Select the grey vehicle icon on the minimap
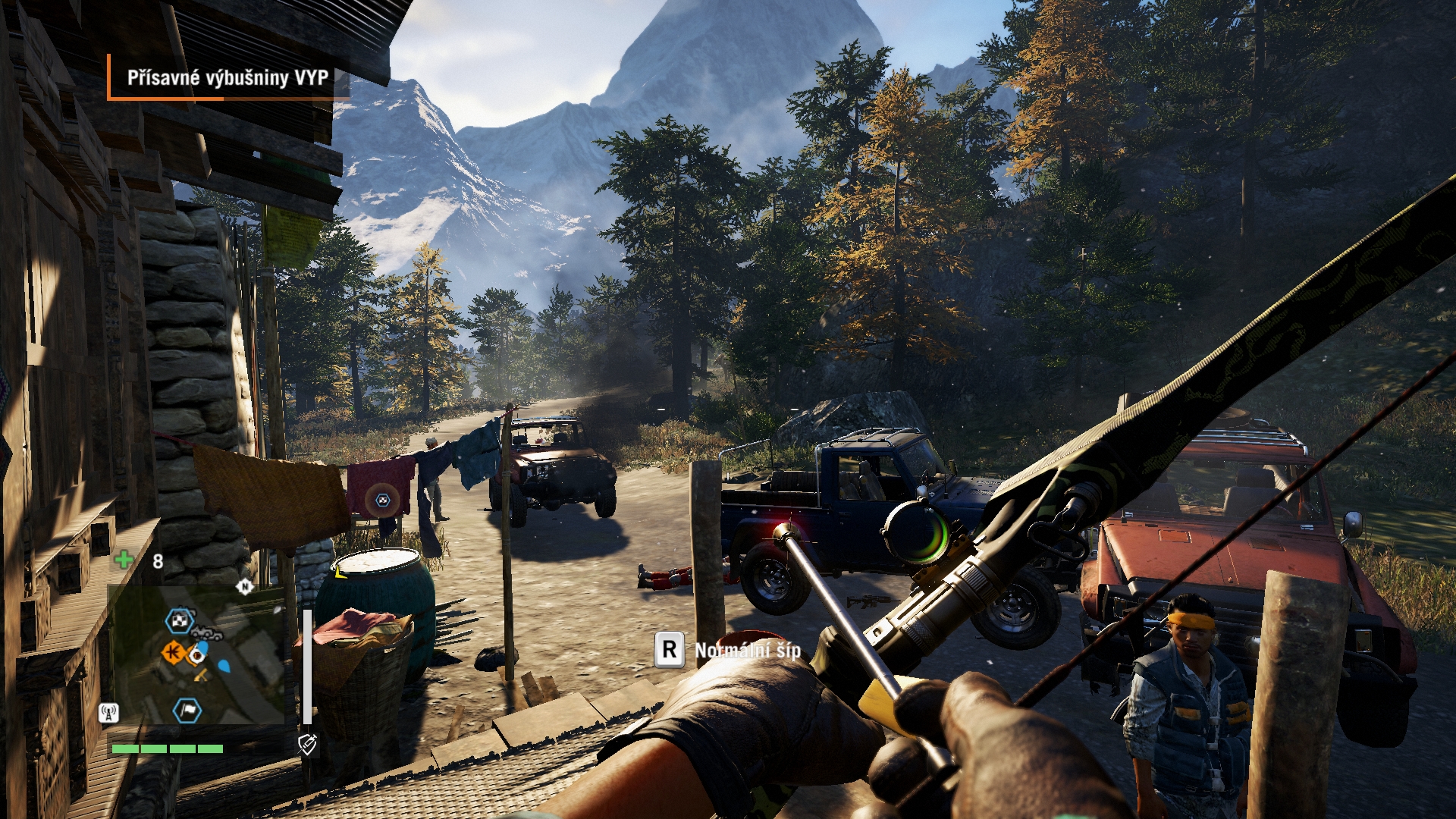This screenshot has height=819, width=1456. (x=206, y=632)
